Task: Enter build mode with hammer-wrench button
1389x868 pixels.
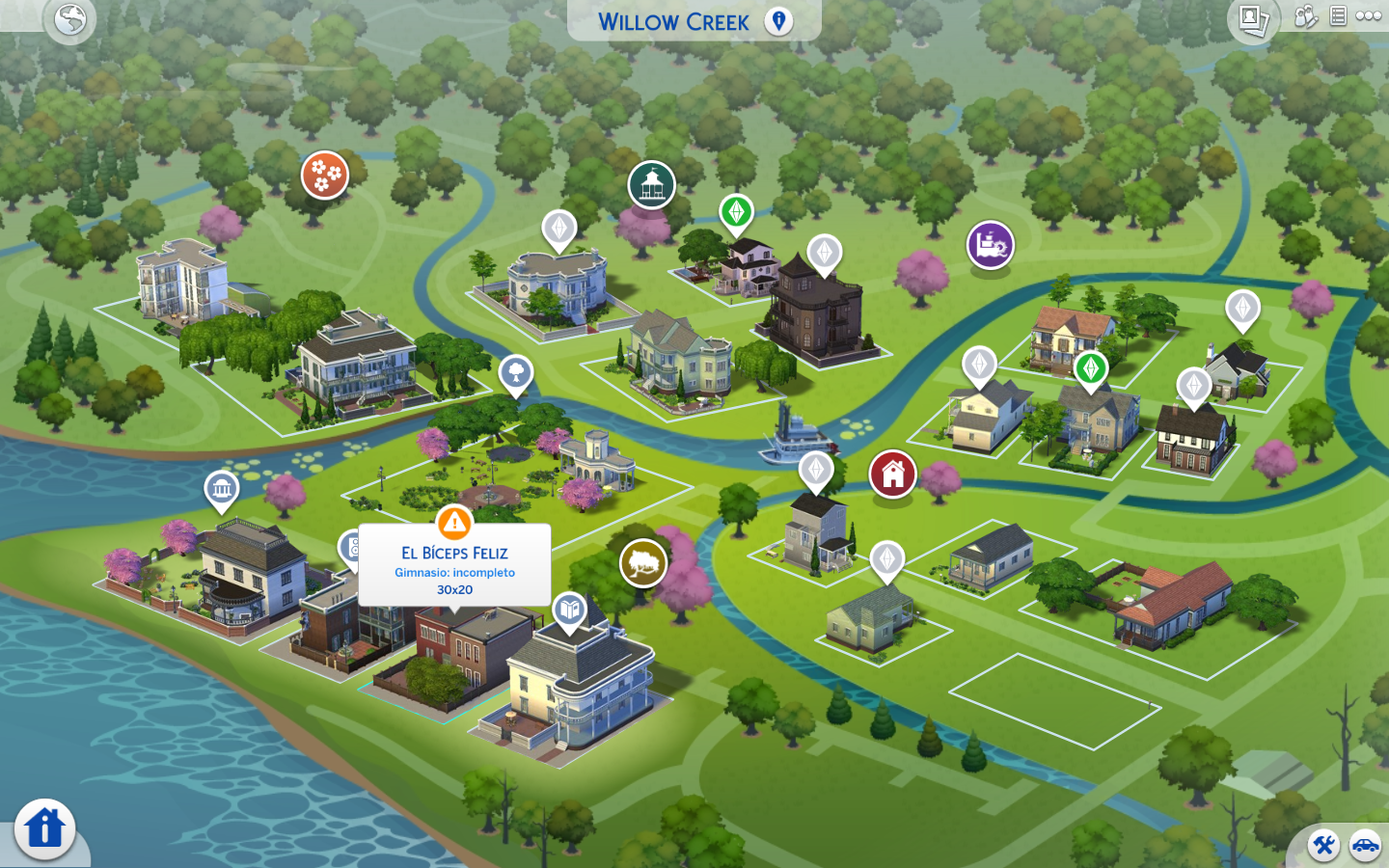Action: 1323,846
